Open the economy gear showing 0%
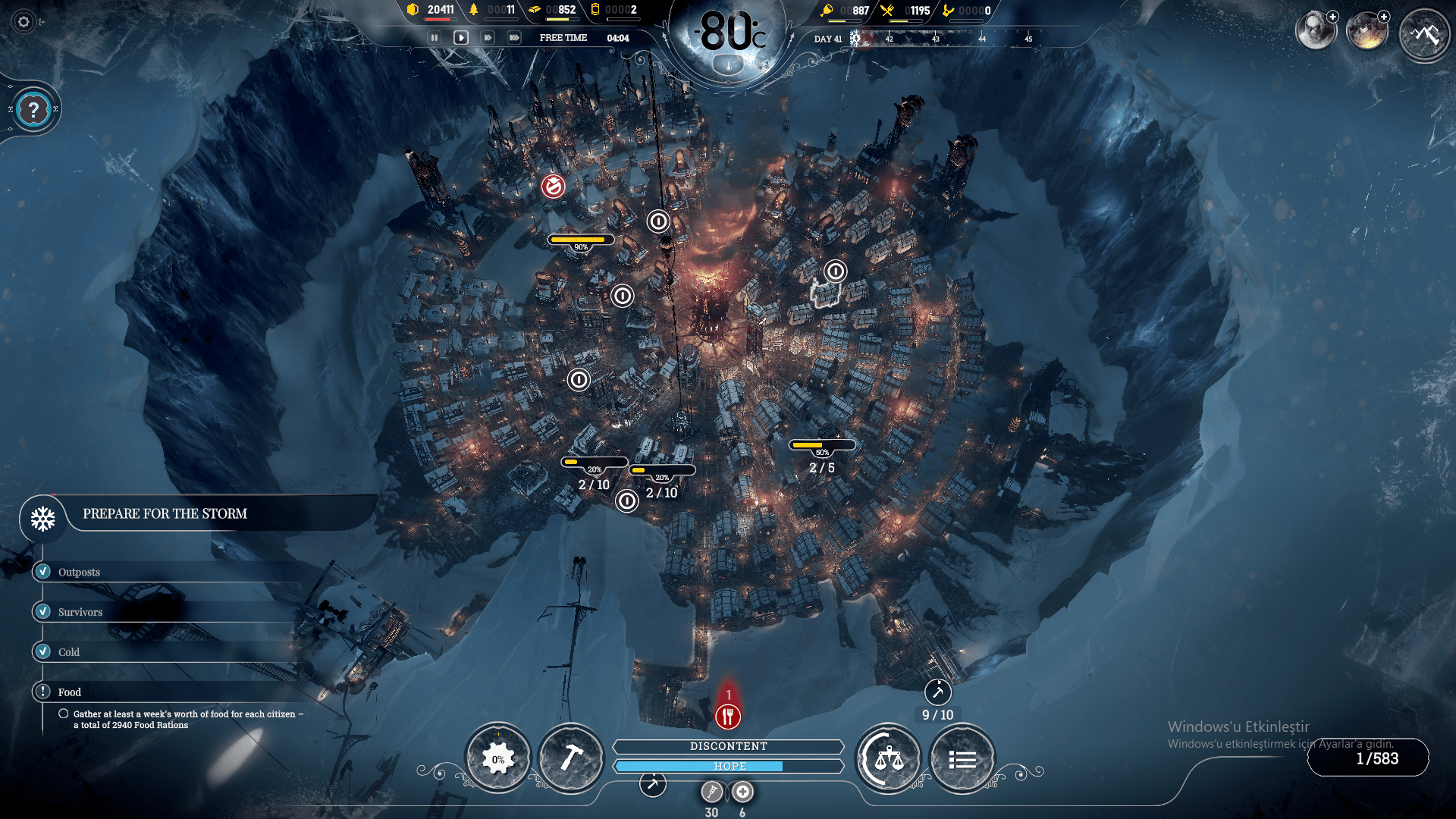Image resolution: width=1456 pixels, height=819 pixels. 498,758
